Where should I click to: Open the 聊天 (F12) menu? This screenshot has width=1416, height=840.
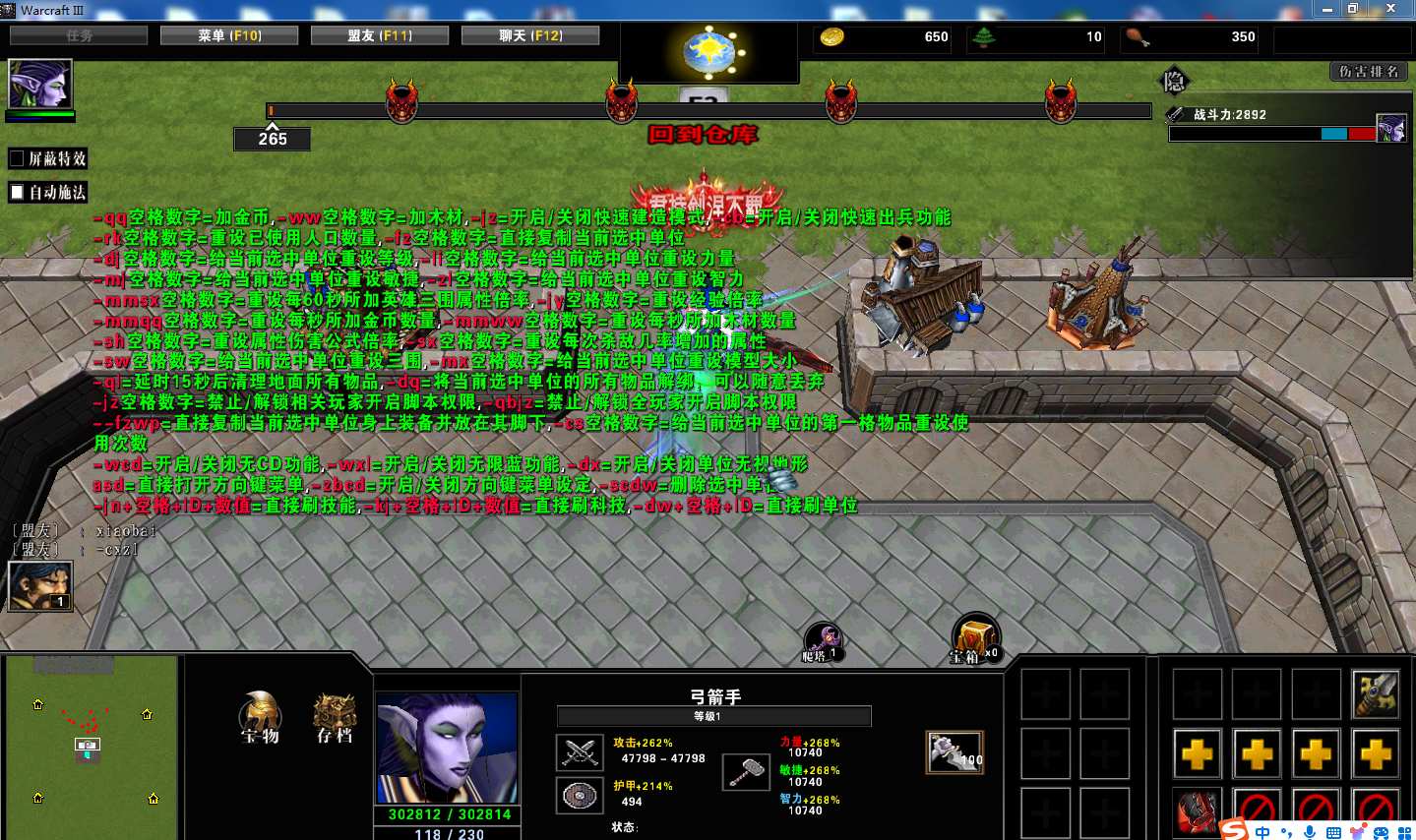pos(529,33)
